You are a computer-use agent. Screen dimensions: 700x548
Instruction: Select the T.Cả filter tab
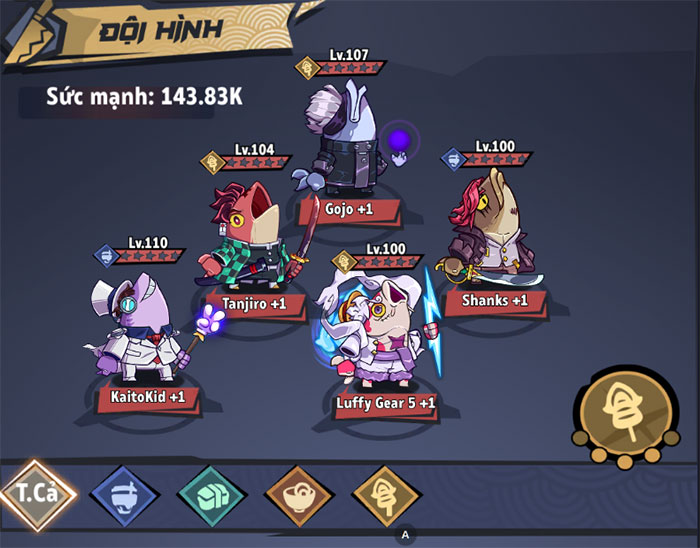(x=38, y=496)
